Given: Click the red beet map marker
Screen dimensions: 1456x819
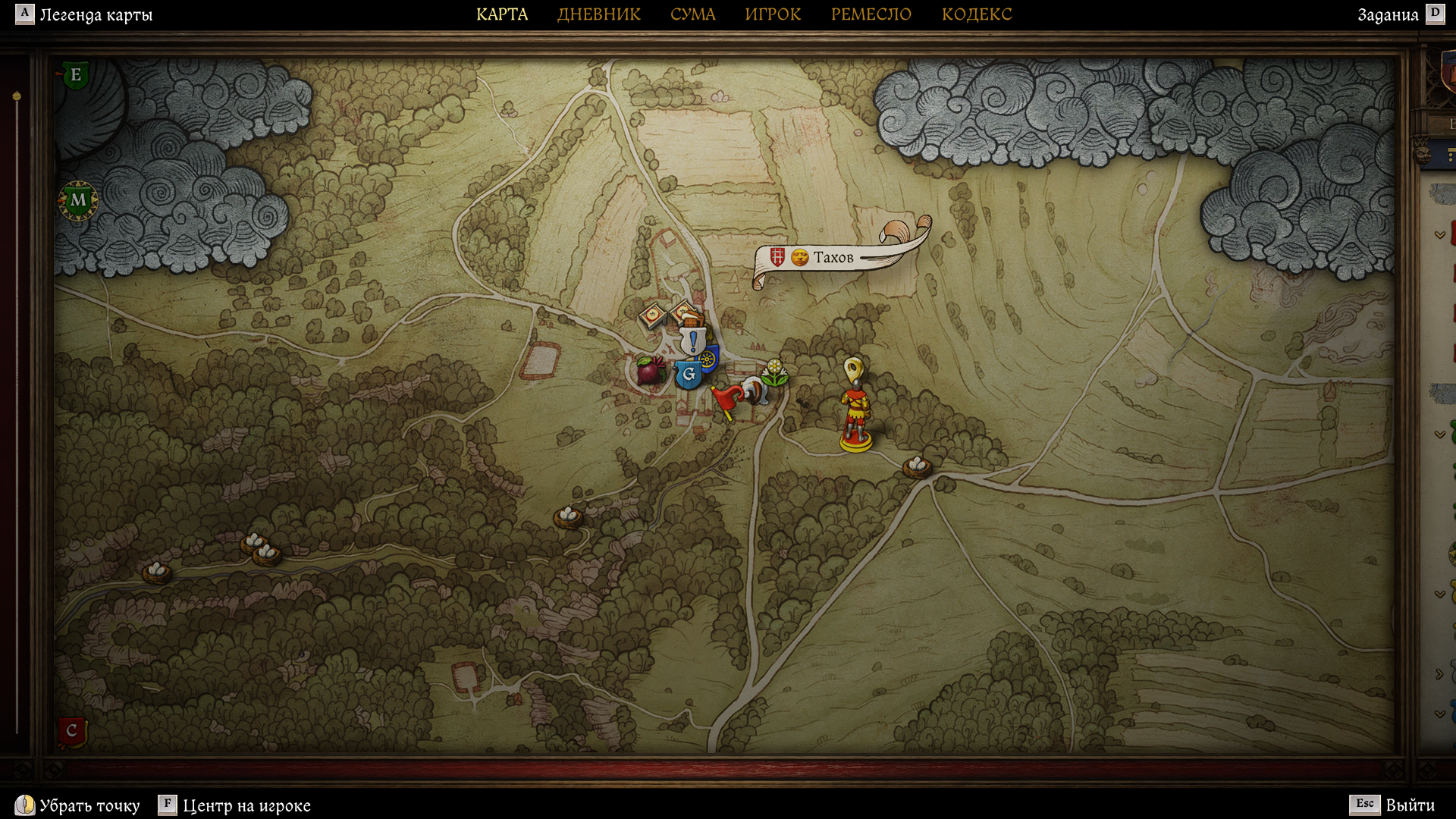Looking at the screenshot, I should pos(650,370).
